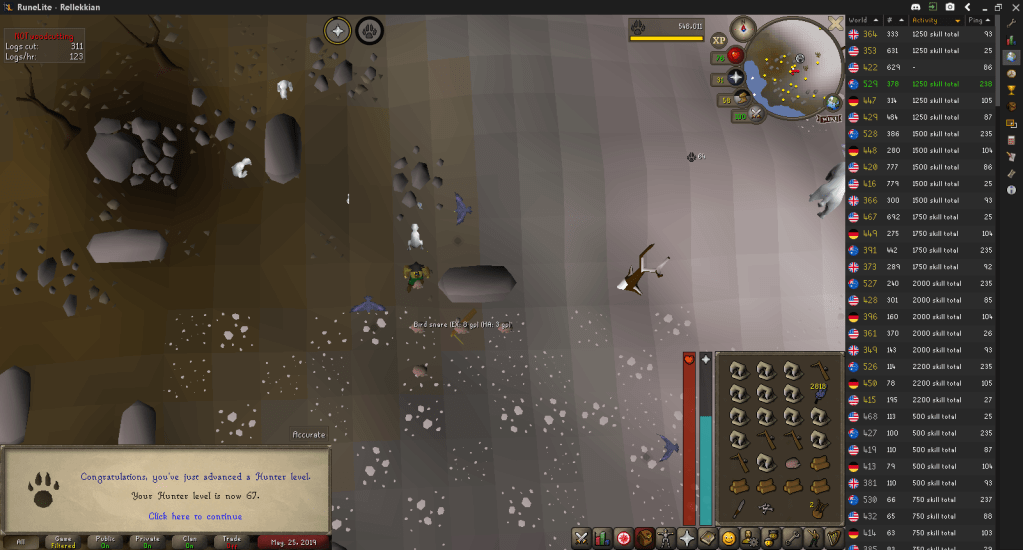The image size is (1023, 550).
Task: Open the Emotes tab with smiley face
Action: click(730, 538)
